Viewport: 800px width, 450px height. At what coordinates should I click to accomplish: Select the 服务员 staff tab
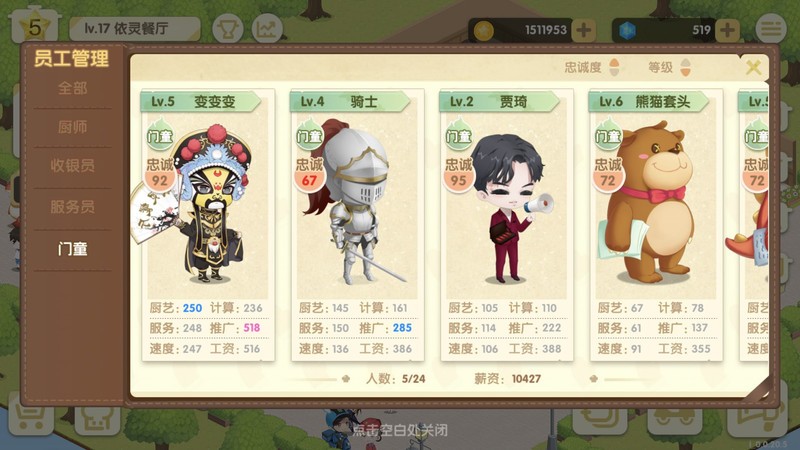(72, 207)
